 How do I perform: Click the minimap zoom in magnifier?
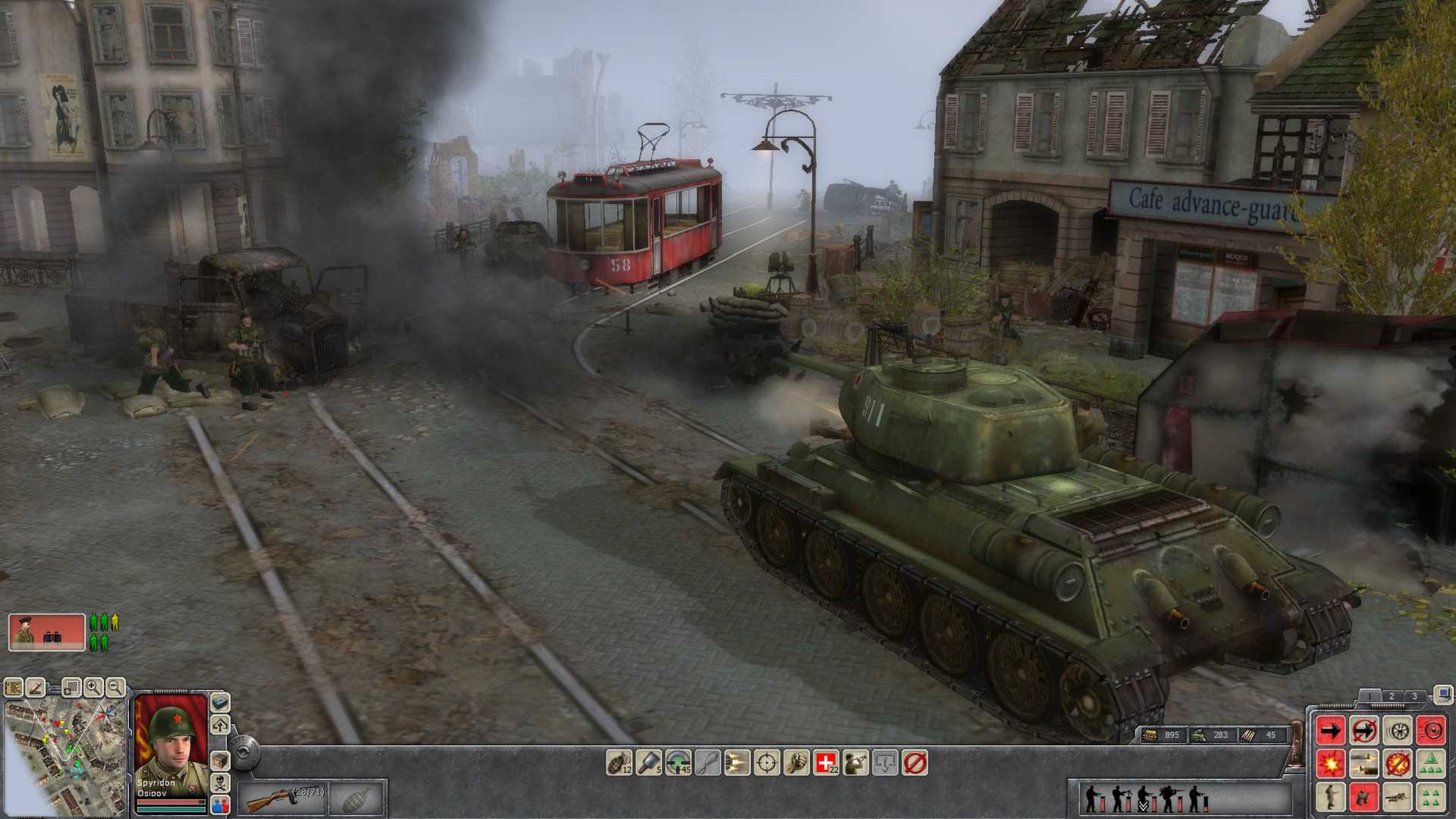pyautogui.click(x=94, y=689)
